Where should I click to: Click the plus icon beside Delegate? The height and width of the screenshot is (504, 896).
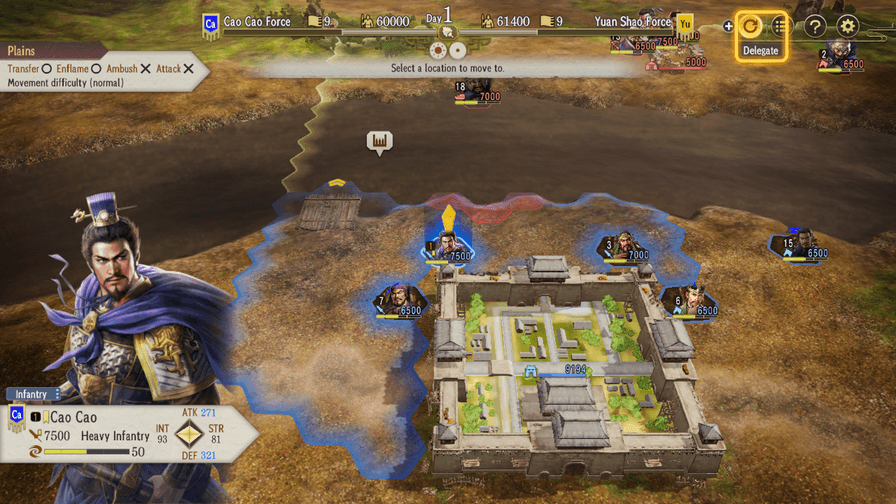click(x=728, y=27)
